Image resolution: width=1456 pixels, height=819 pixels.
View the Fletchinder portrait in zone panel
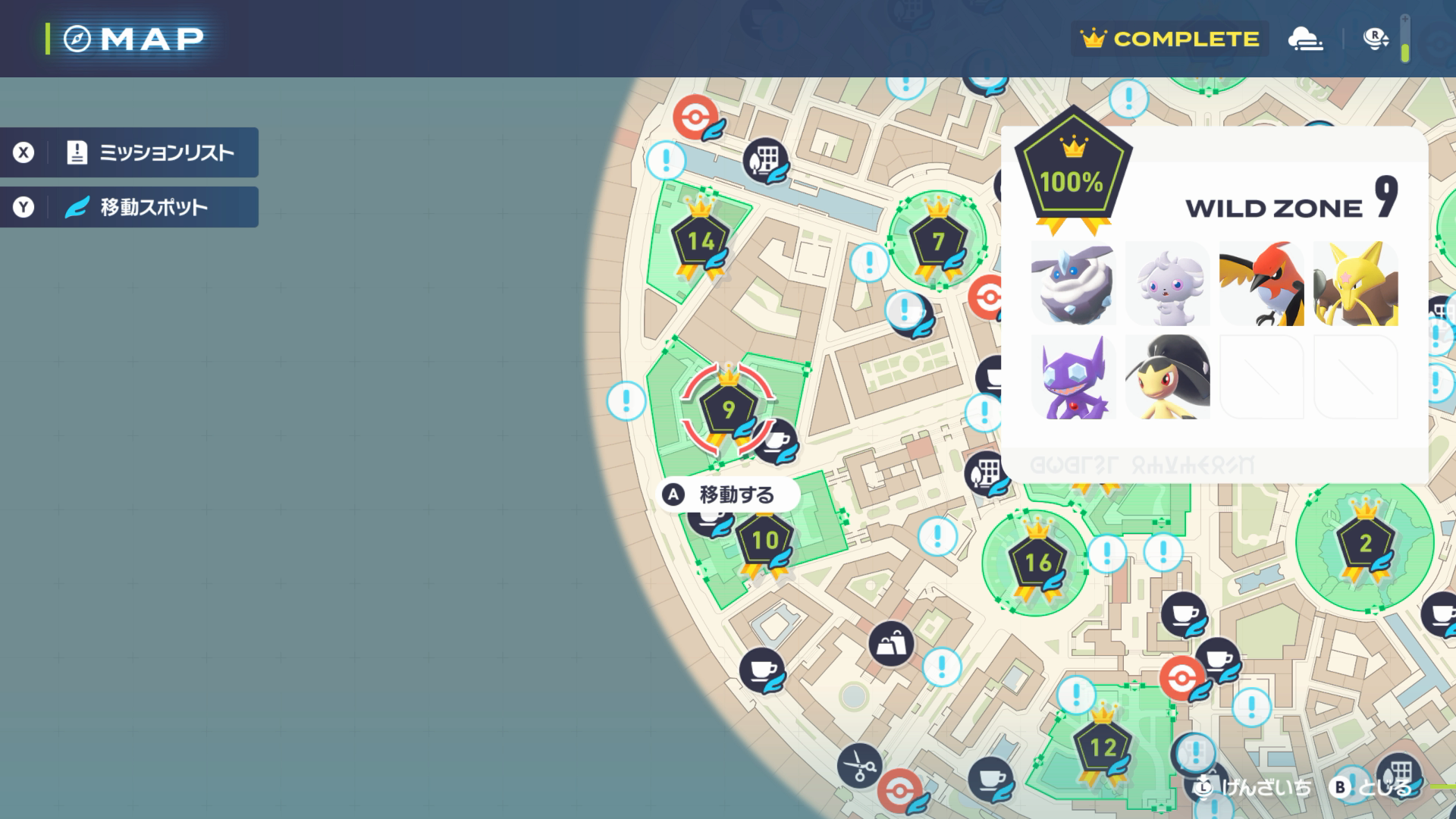coord(1261,284)
